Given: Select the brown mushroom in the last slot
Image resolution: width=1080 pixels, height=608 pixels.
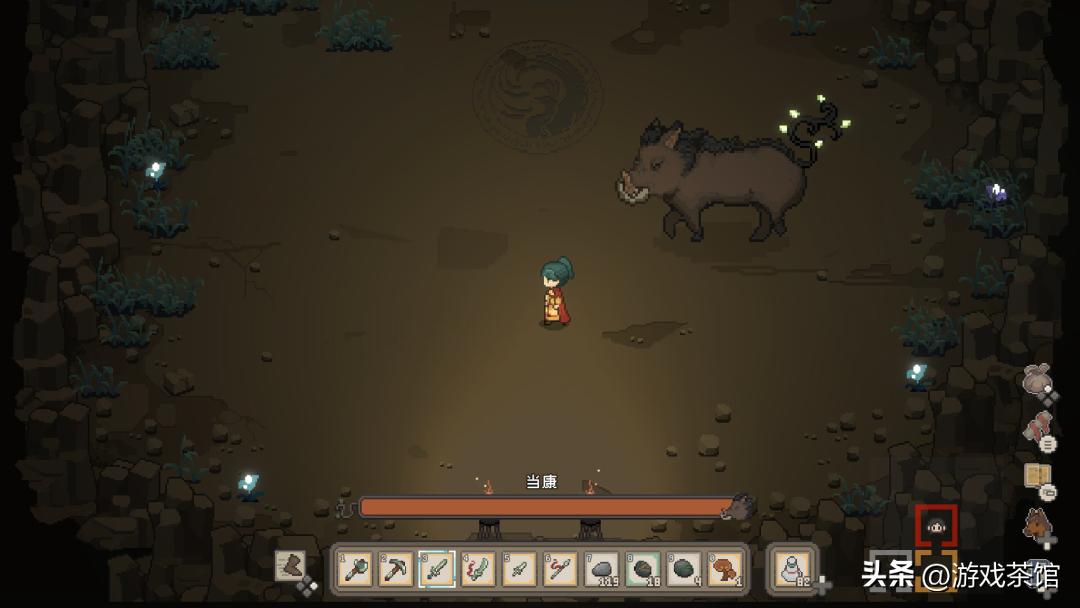Looking at the screenshot, I should pyautogui.click(x=725, y=569).
